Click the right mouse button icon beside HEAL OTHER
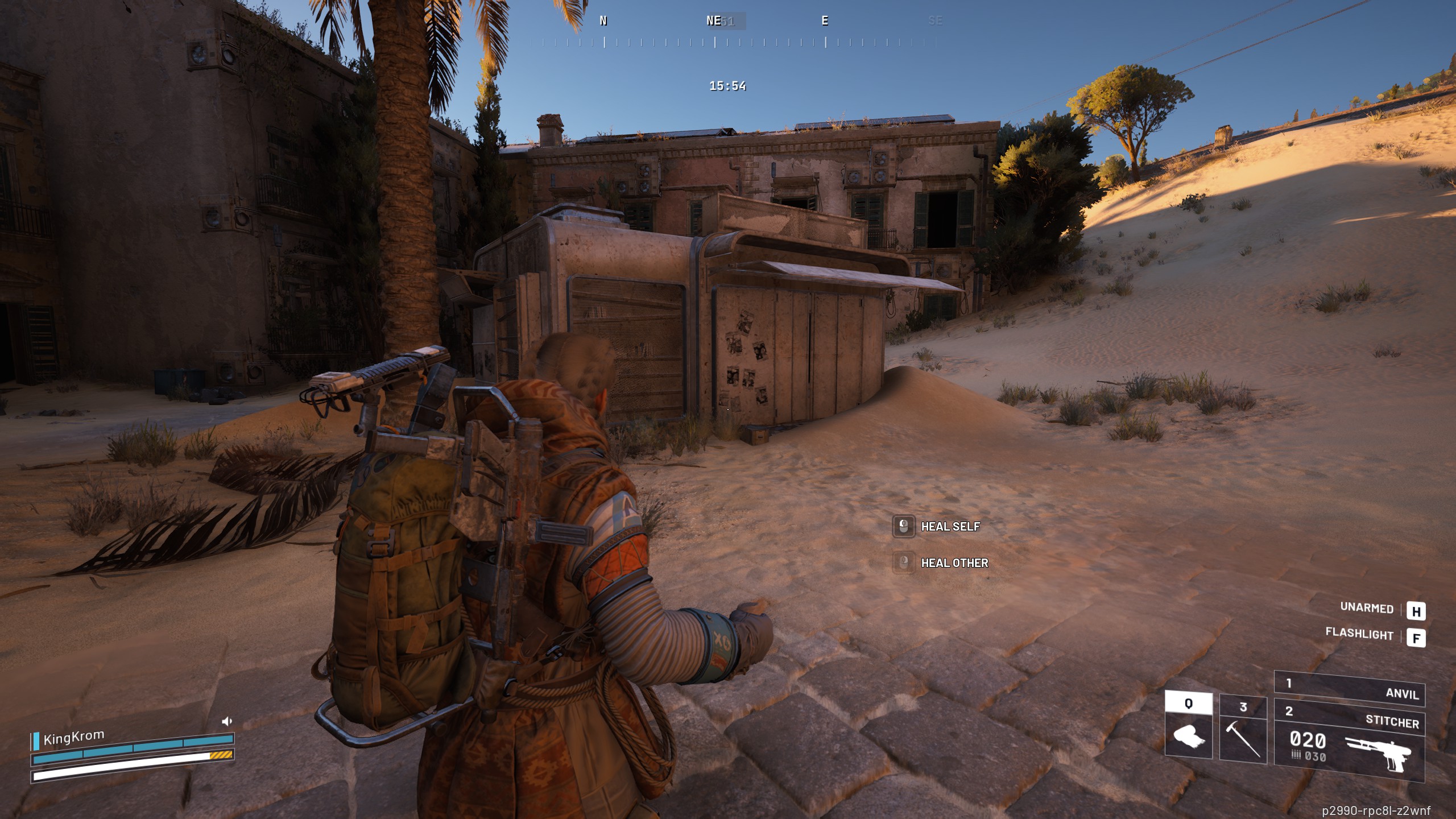The height and width of the screenshot is (819, 1456). click(x=904, y=562)
